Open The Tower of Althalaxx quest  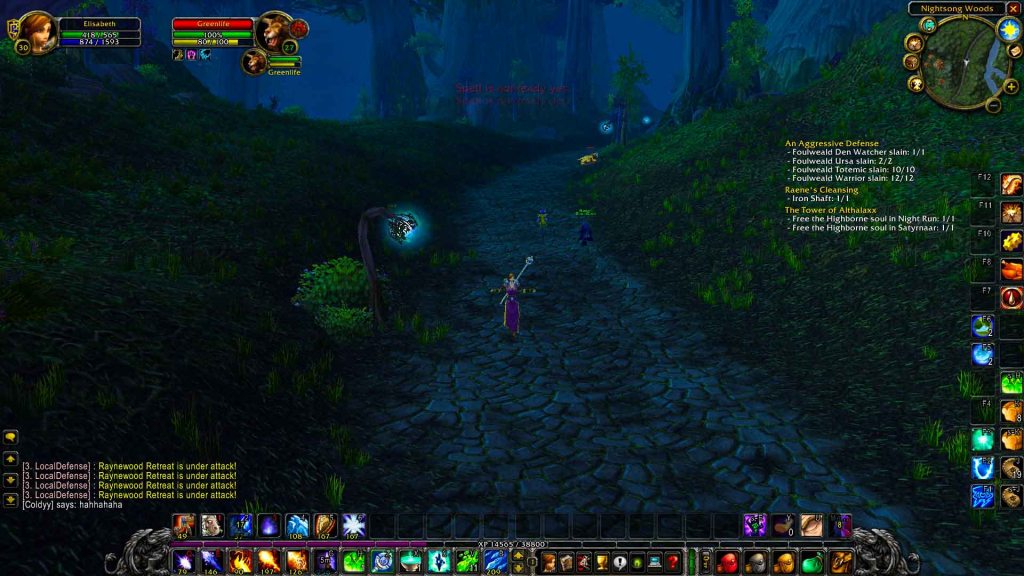tap(833, 210)
